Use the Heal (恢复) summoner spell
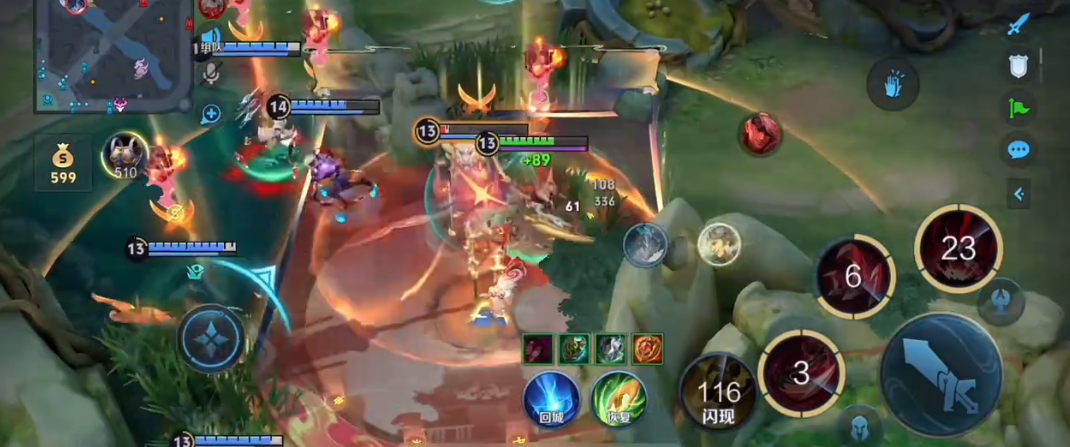Image resolution: width=1070 pixels, height=447 pixels. click(x=618, y=398)
